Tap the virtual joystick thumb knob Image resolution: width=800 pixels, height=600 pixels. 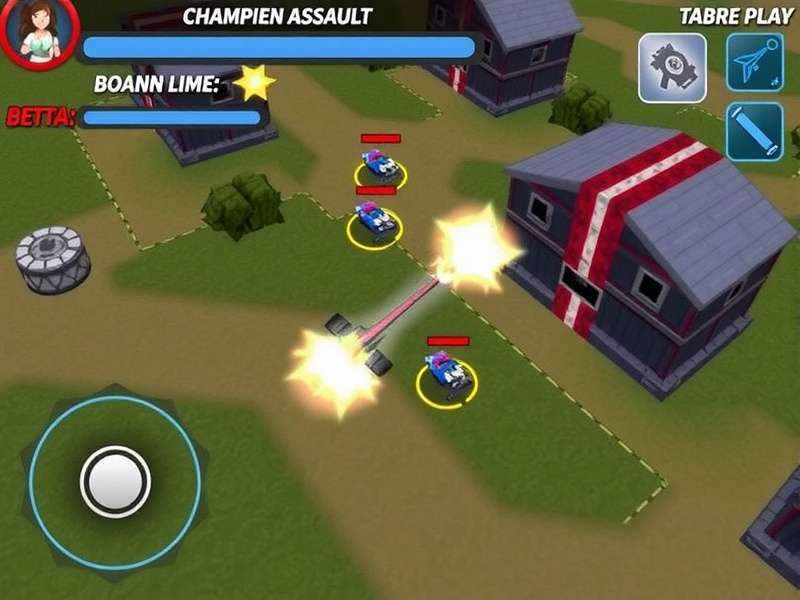point(115,482)
